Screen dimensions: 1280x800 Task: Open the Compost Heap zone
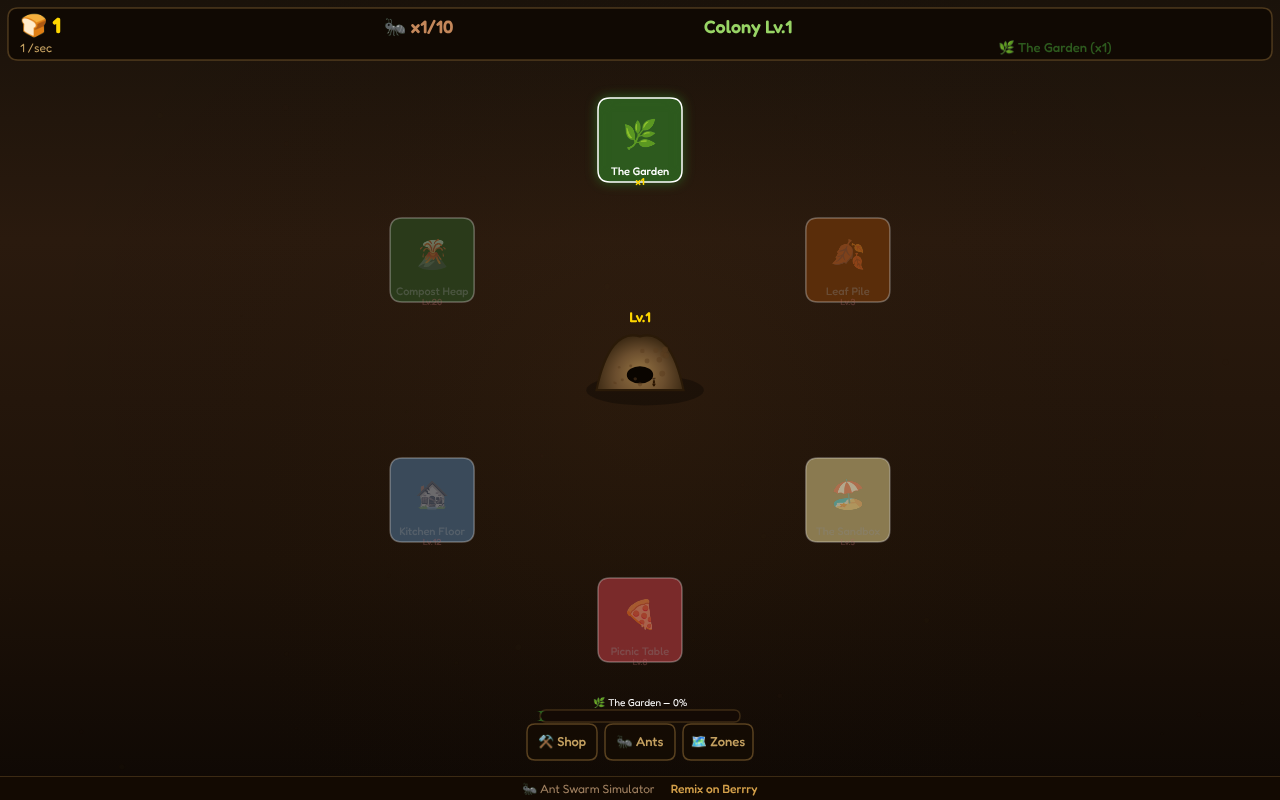click(x=432, y=259)
